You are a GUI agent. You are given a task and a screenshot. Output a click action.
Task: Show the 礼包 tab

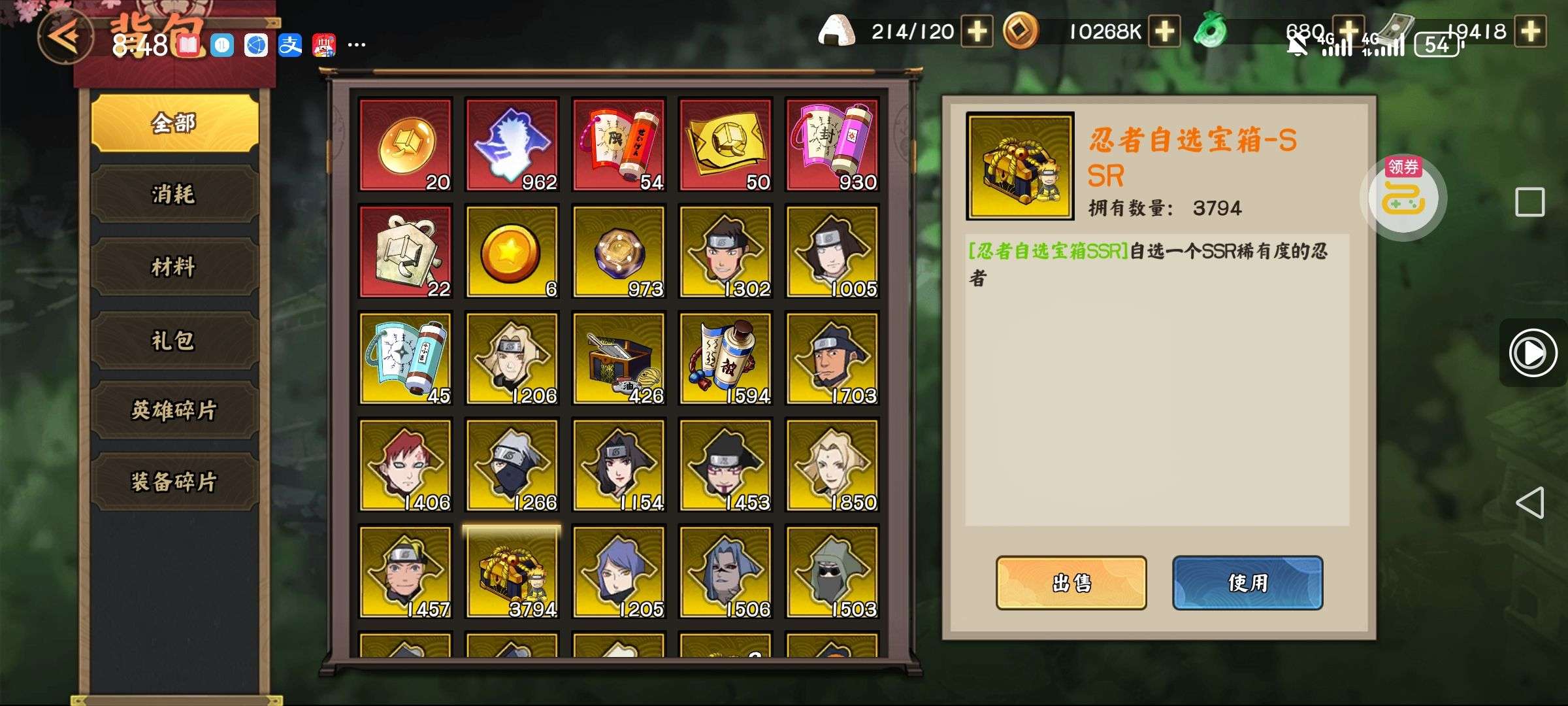[174, 341]
